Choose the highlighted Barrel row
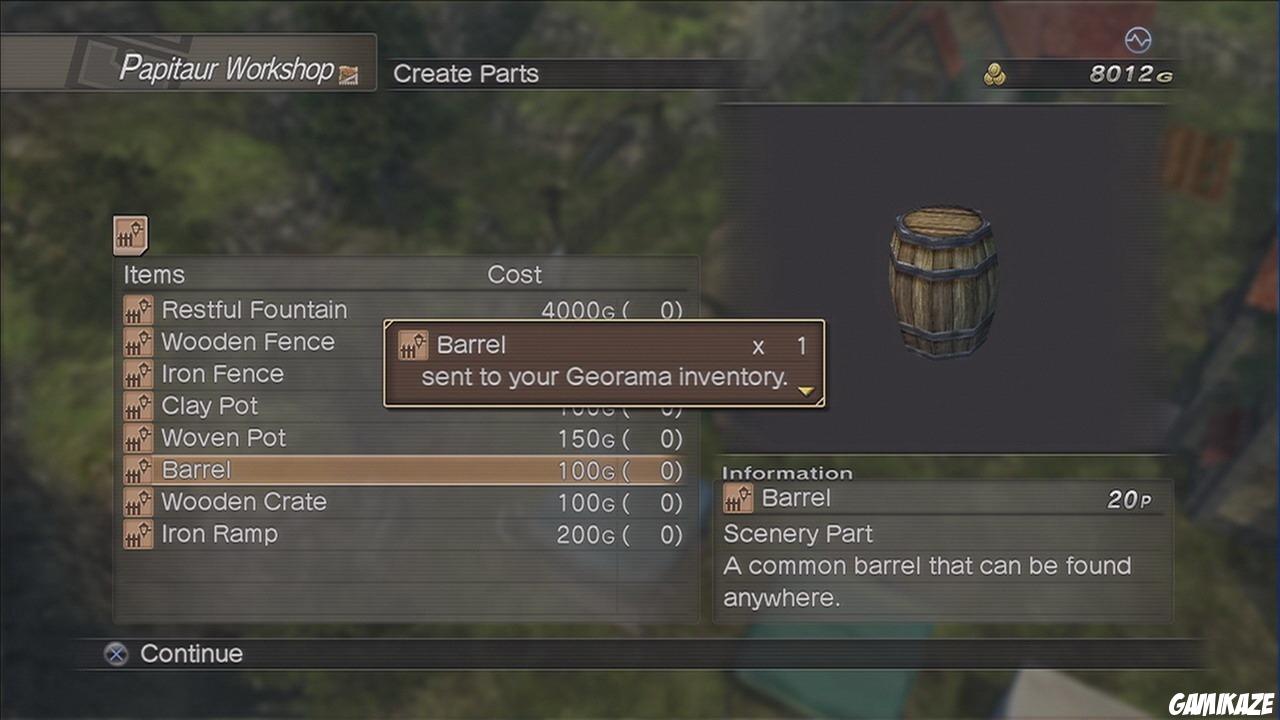This screenshot has height=720, width=1280. [402, 470]
